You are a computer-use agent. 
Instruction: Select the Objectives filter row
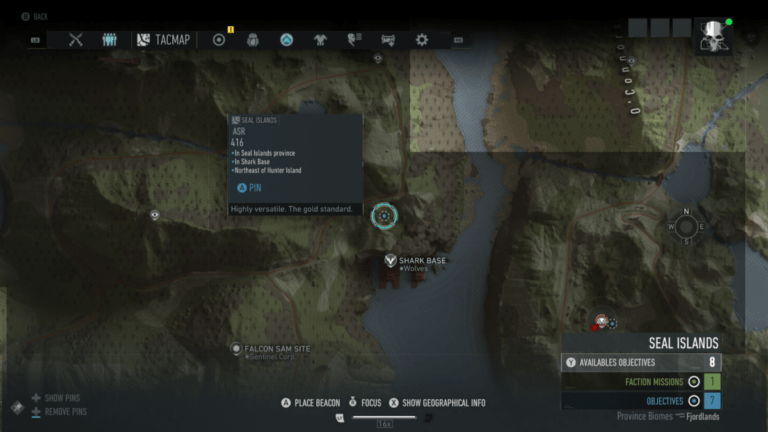(641, 400)
